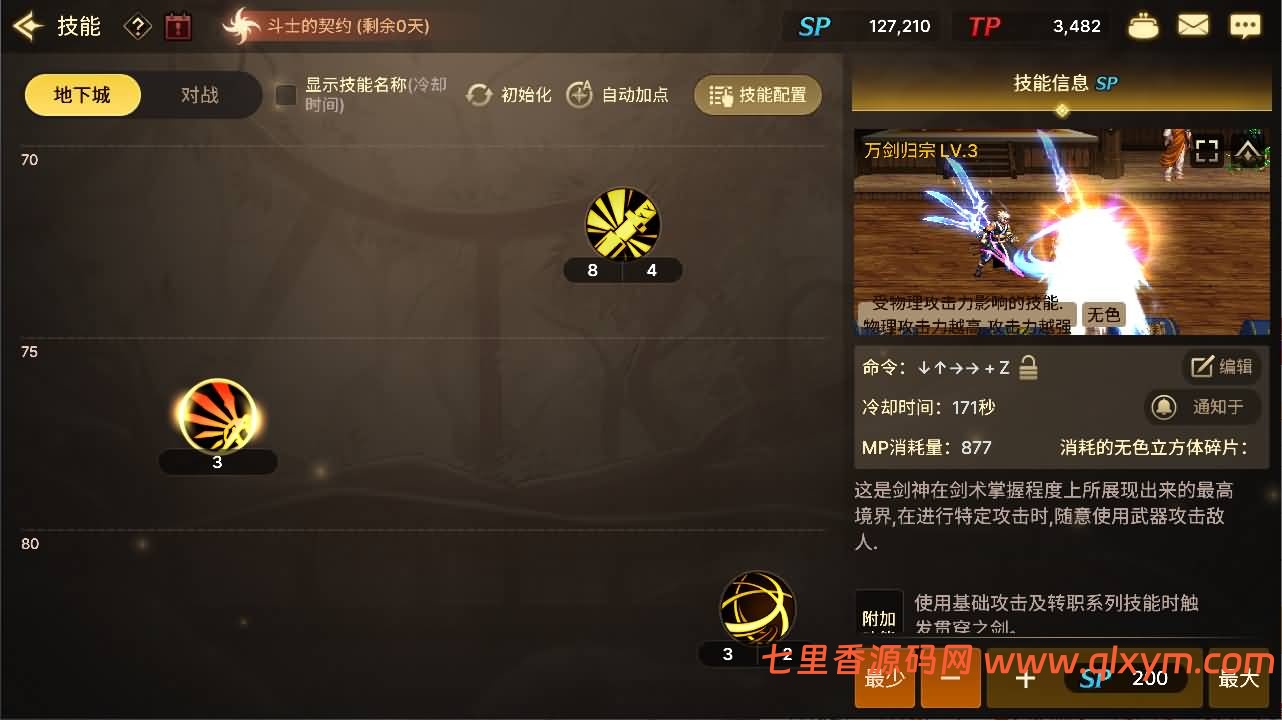Expand the skill preview to fullscreen
This screenshot has width=1282, height=720.
click(1207, 150)
